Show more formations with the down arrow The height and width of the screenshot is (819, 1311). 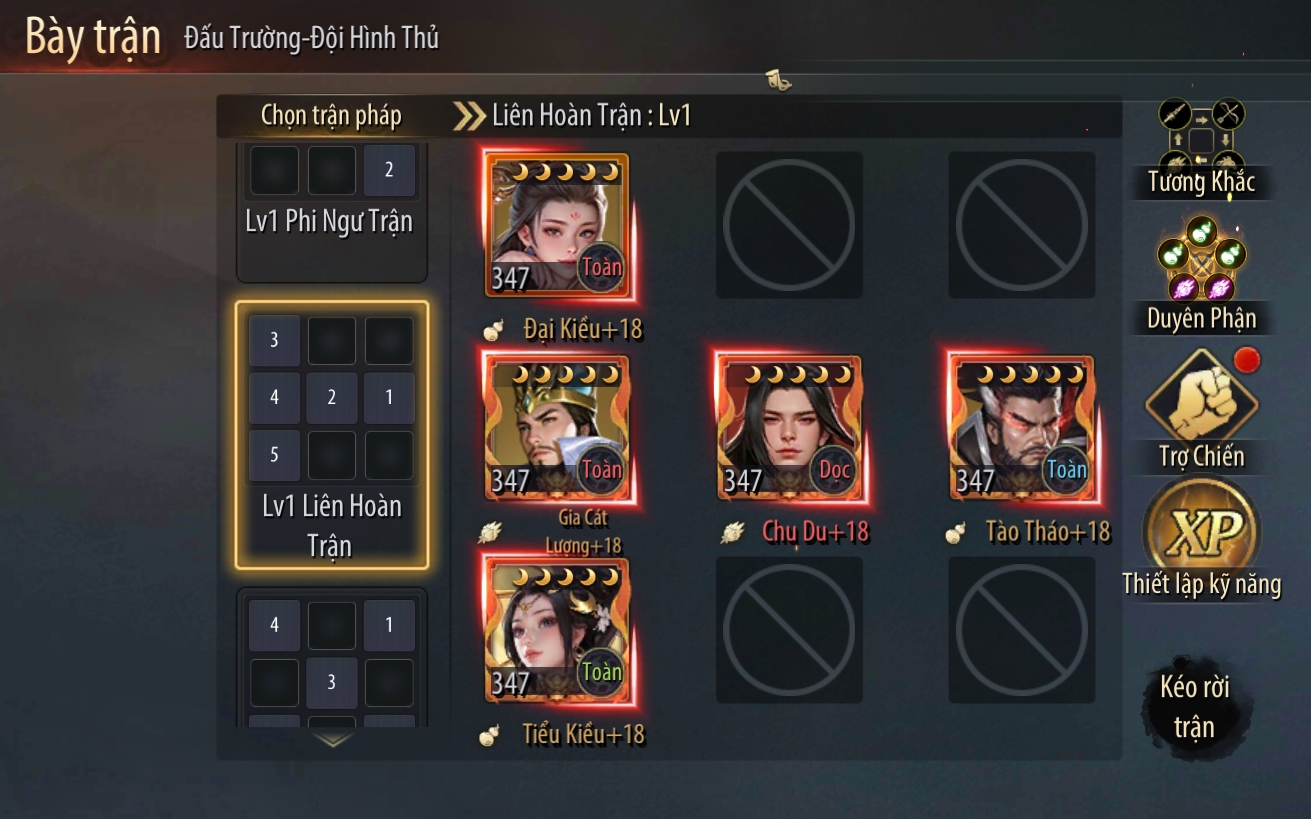333,740
